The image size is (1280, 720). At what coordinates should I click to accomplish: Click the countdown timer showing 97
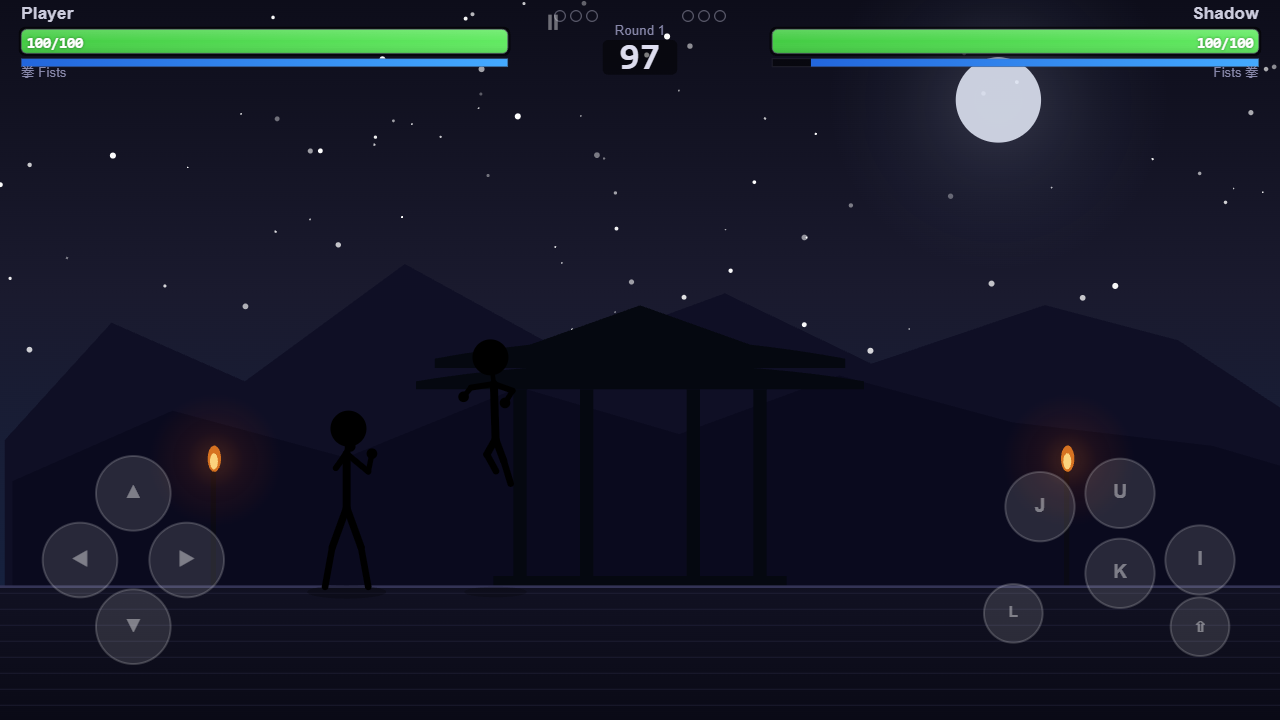click(639, 58)
